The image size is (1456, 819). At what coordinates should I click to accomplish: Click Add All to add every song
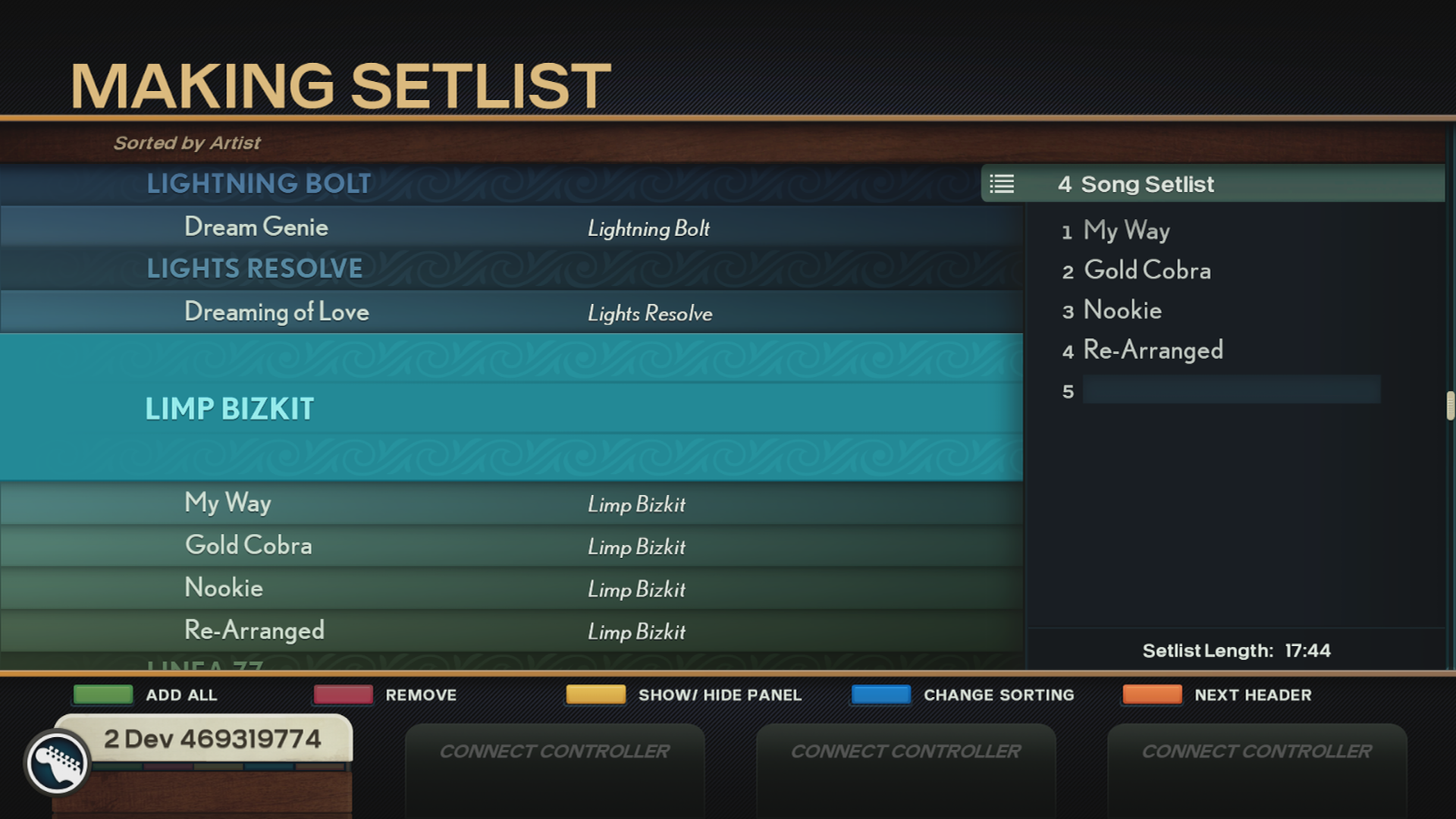[x=102, y=694]
